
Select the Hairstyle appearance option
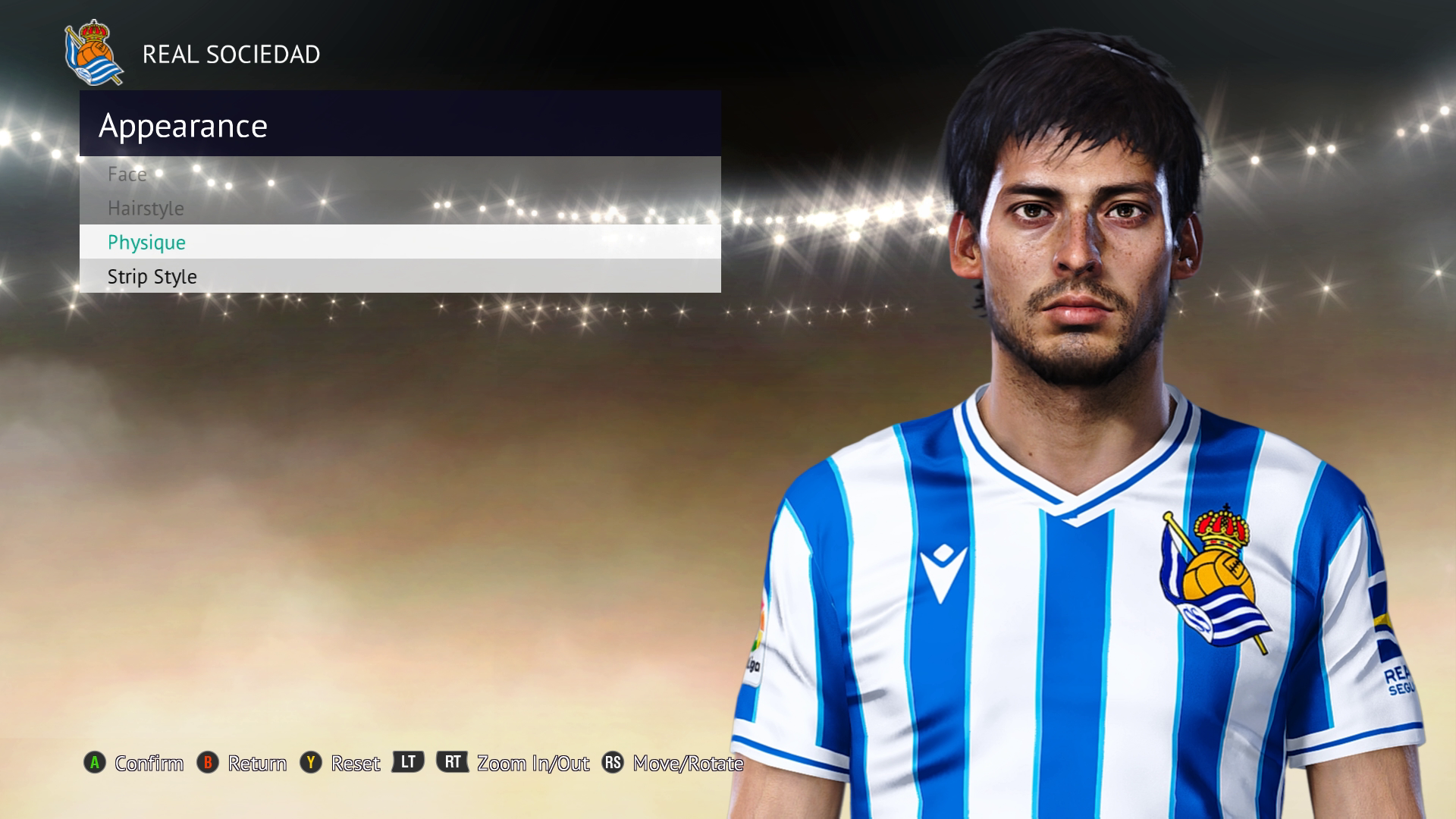[146, 208]
